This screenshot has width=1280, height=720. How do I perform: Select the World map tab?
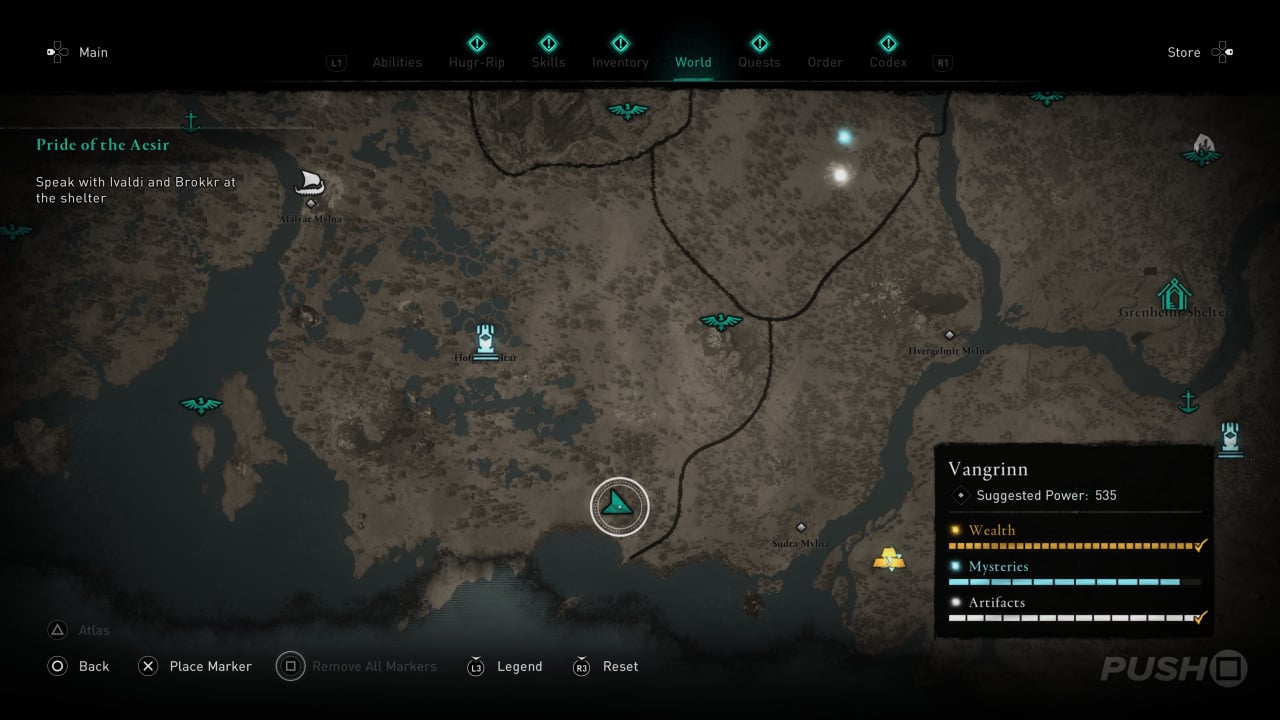click(693, 62)
